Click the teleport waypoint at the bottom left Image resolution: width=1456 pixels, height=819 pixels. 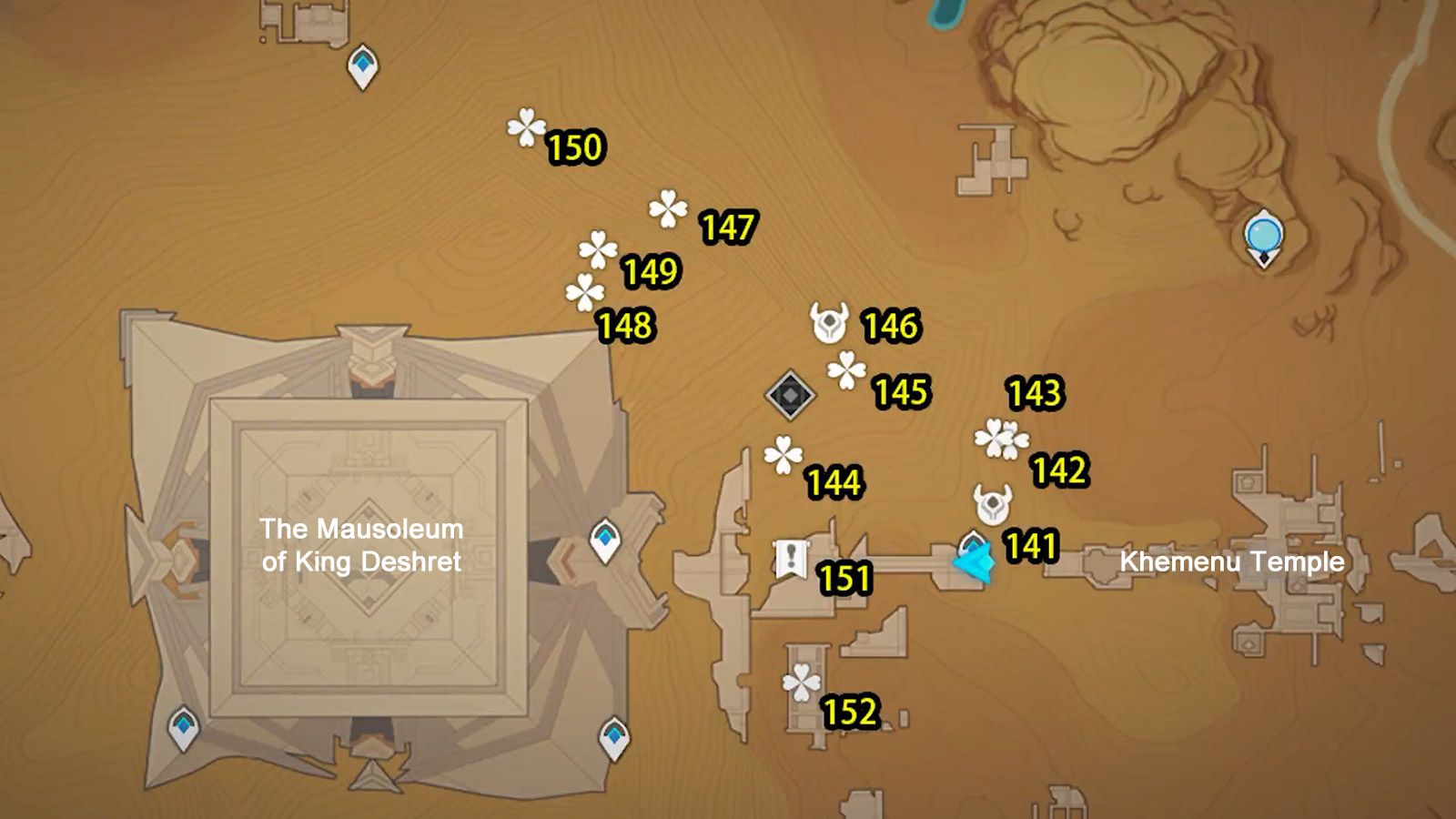point(185,725)
